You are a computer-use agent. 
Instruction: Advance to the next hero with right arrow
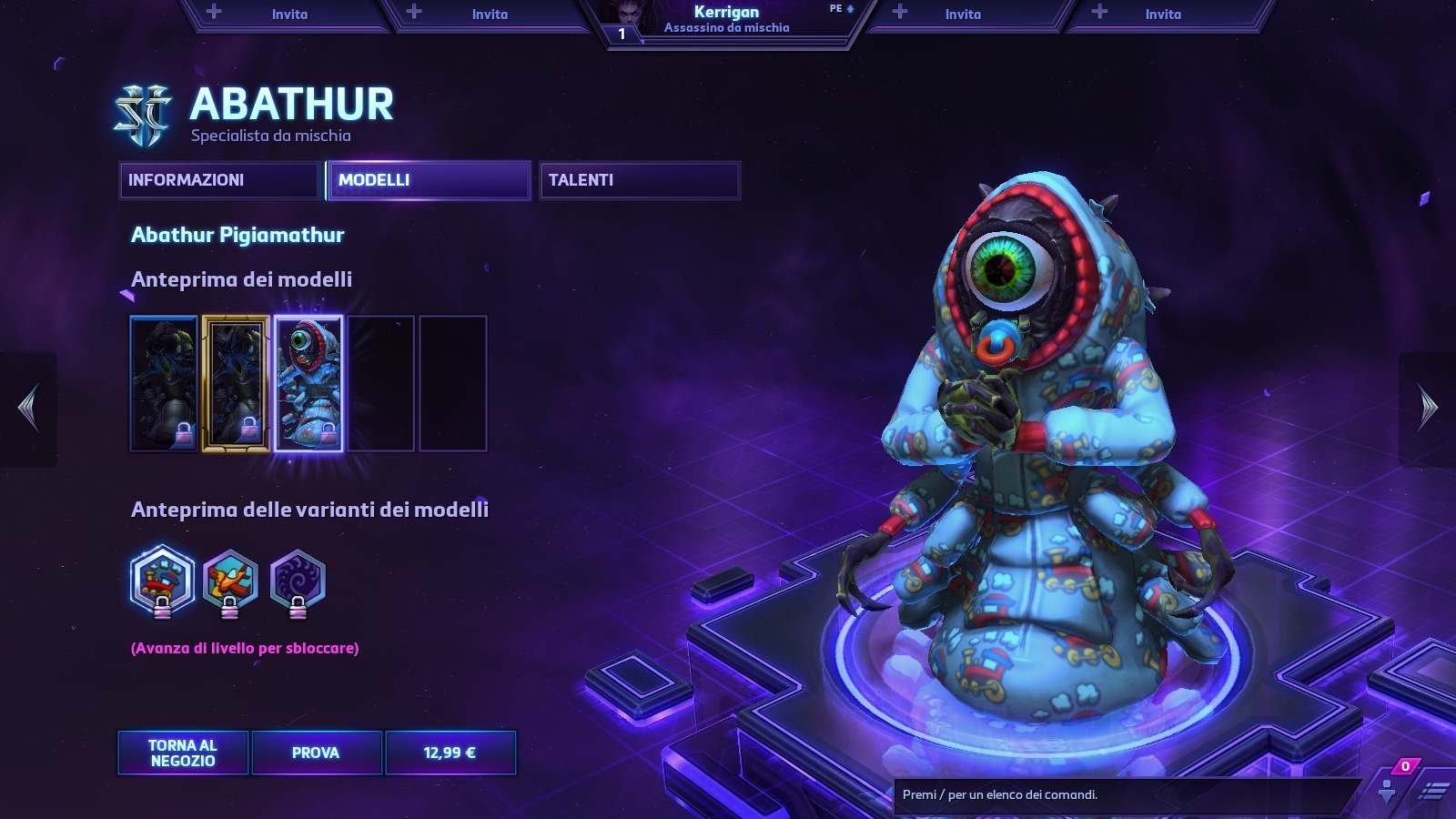point(1428,409)
